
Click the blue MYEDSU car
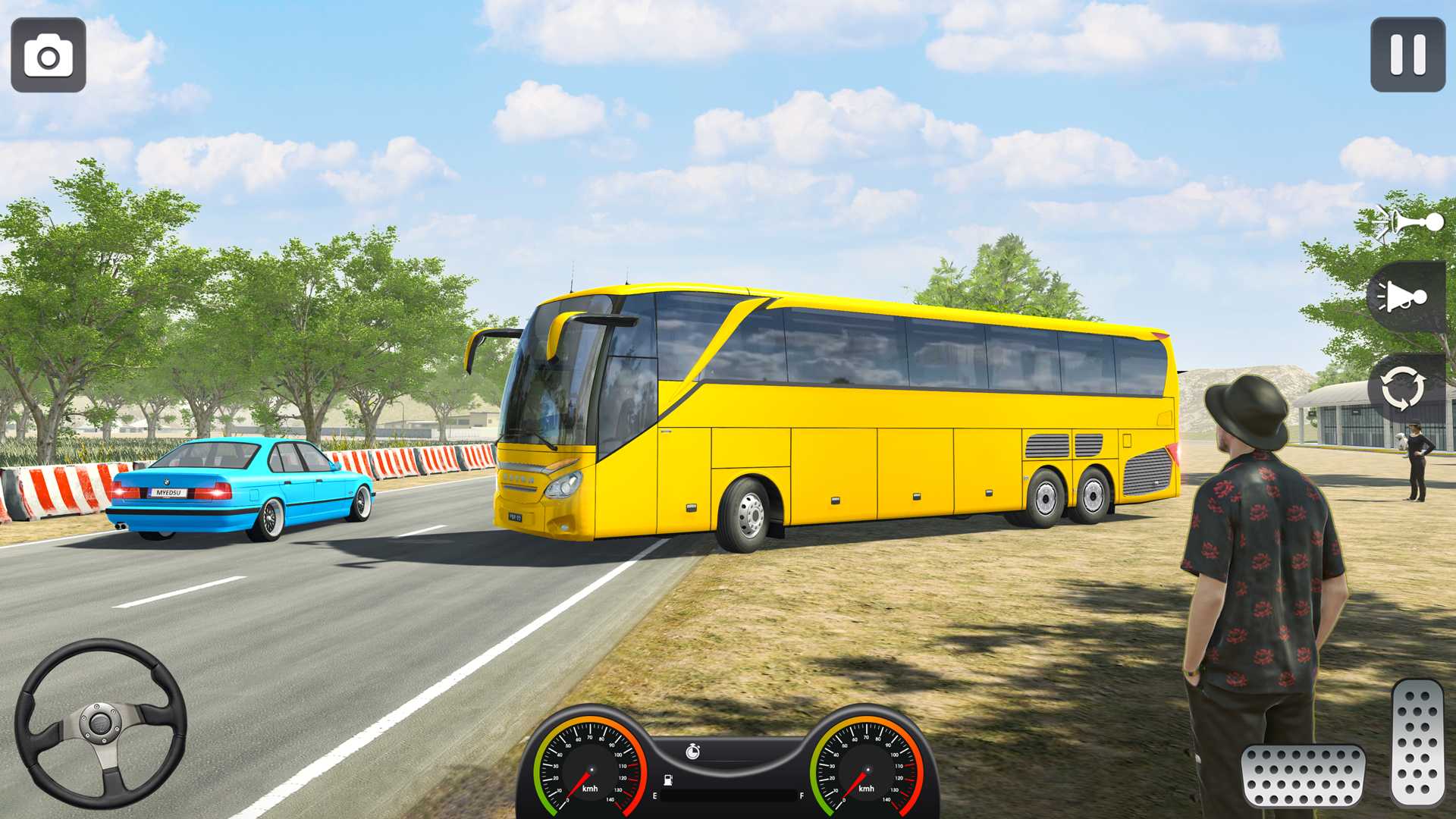243,493
